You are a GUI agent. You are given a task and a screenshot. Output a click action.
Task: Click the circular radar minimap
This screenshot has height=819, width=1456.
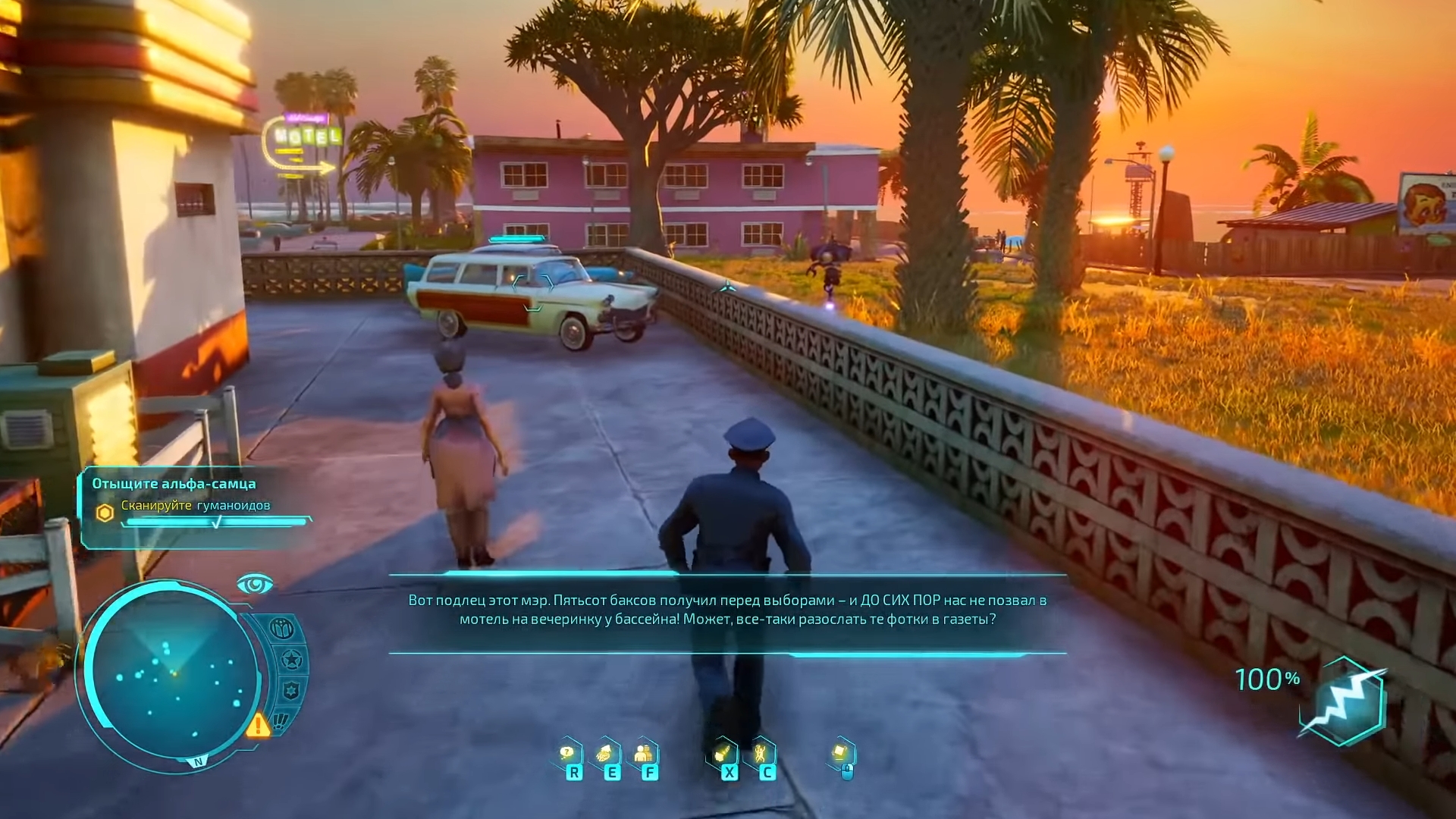(x=173, y=673)
